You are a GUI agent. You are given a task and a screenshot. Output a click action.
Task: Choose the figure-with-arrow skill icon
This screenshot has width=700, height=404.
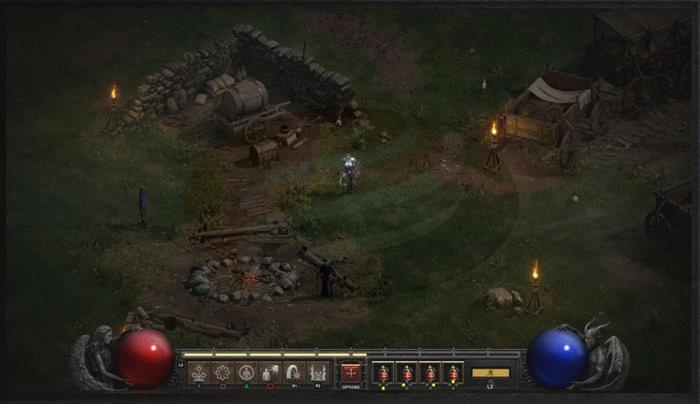(x=270, y=373)
